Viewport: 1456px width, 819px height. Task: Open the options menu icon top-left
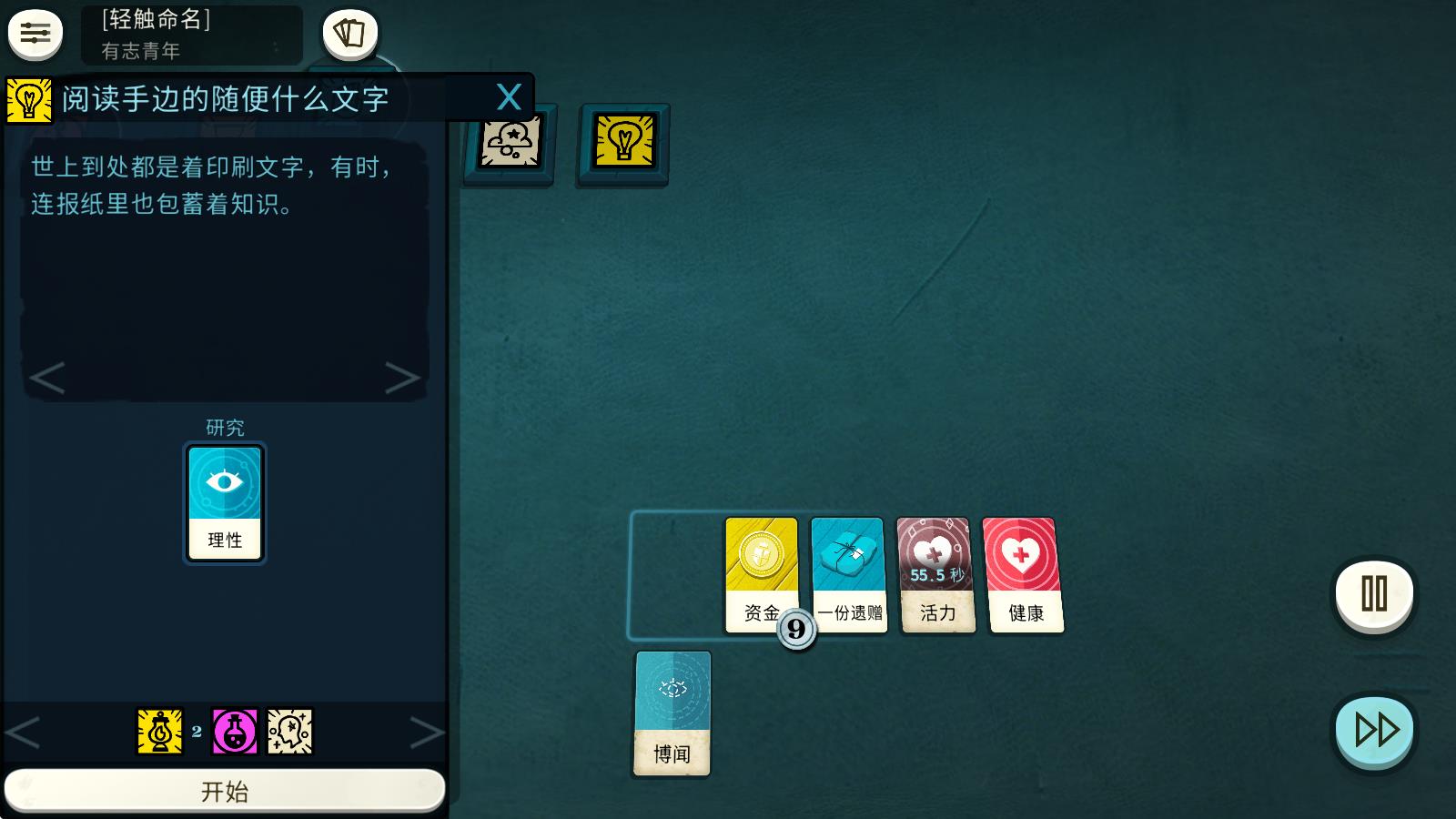[x=34, y=35]
